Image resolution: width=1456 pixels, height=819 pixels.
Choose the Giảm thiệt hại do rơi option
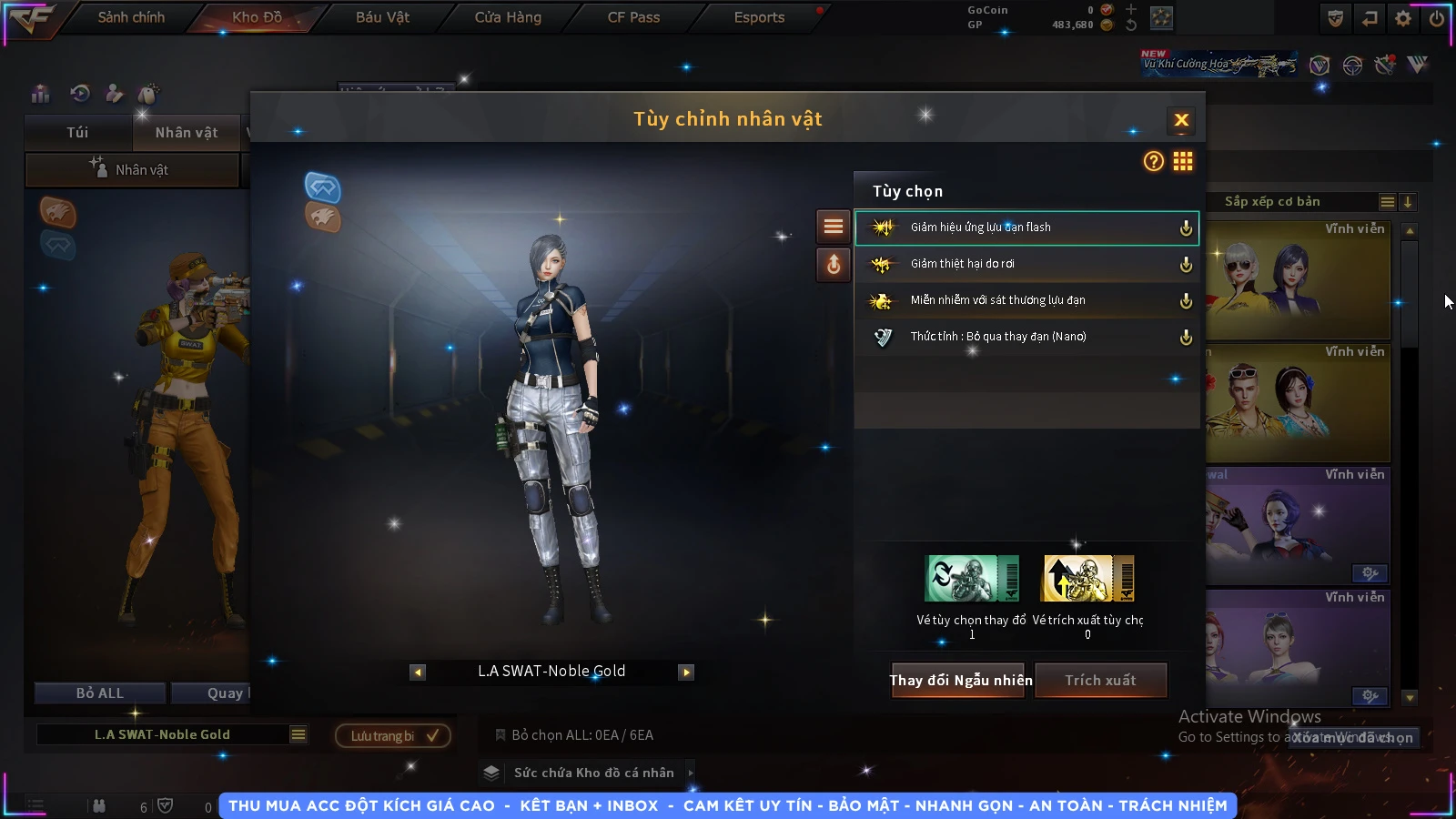(x=1026, y=264)
